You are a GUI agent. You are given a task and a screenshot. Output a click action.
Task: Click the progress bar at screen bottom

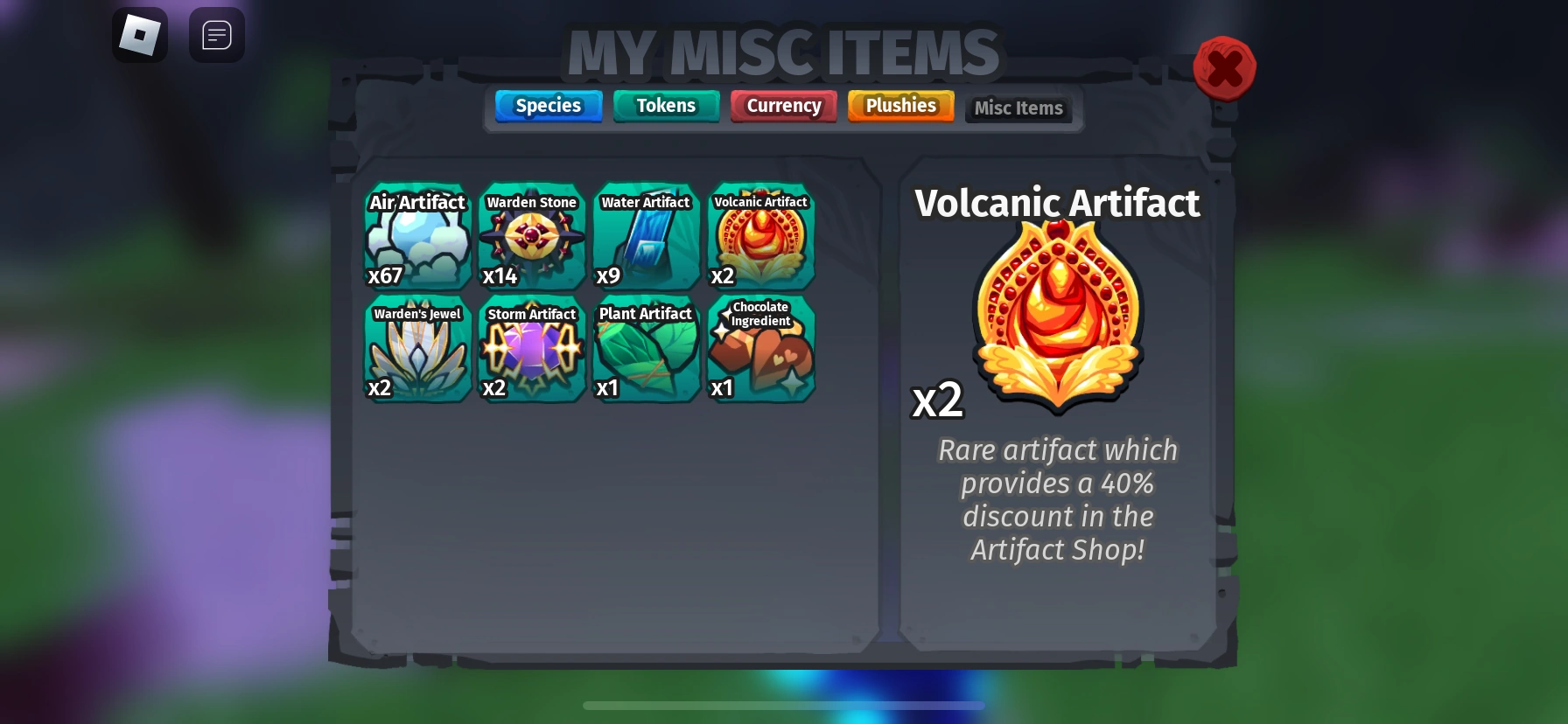point(784,705)
